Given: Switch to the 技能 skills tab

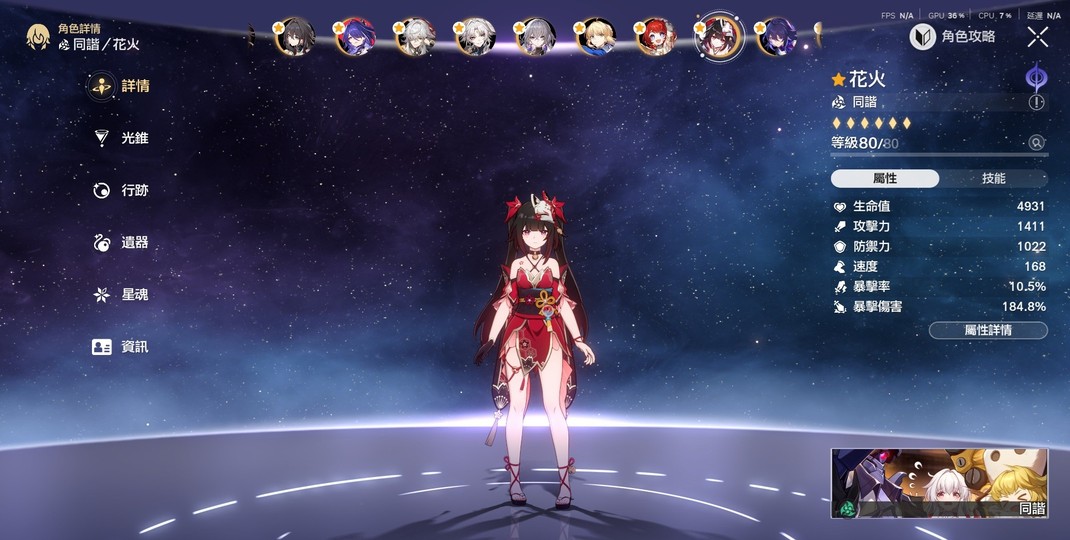Looking at the screenshot, I should [x=993, y=178].
